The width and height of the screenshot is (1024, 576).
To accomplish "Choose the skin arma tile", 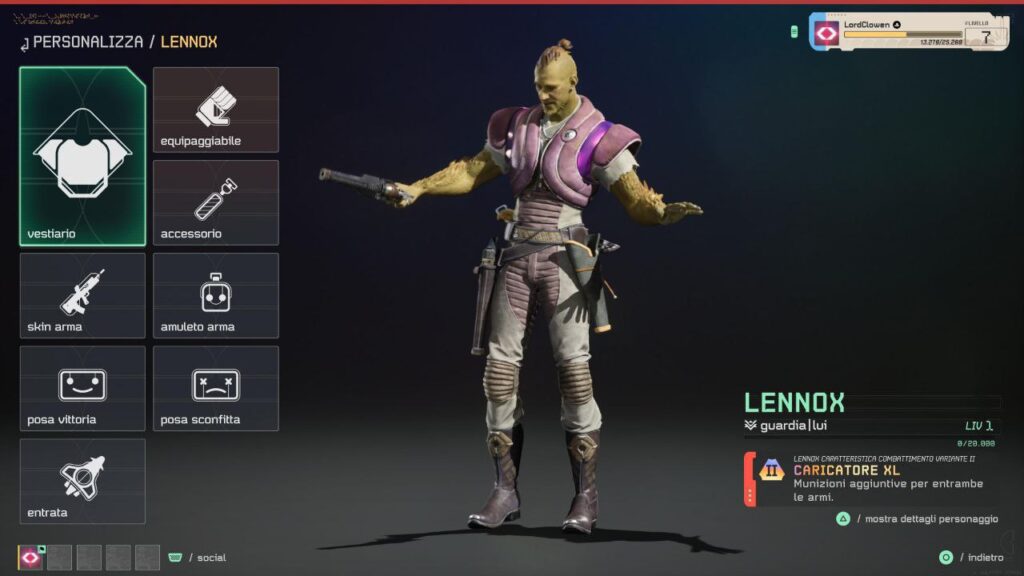I will [82, 296].
